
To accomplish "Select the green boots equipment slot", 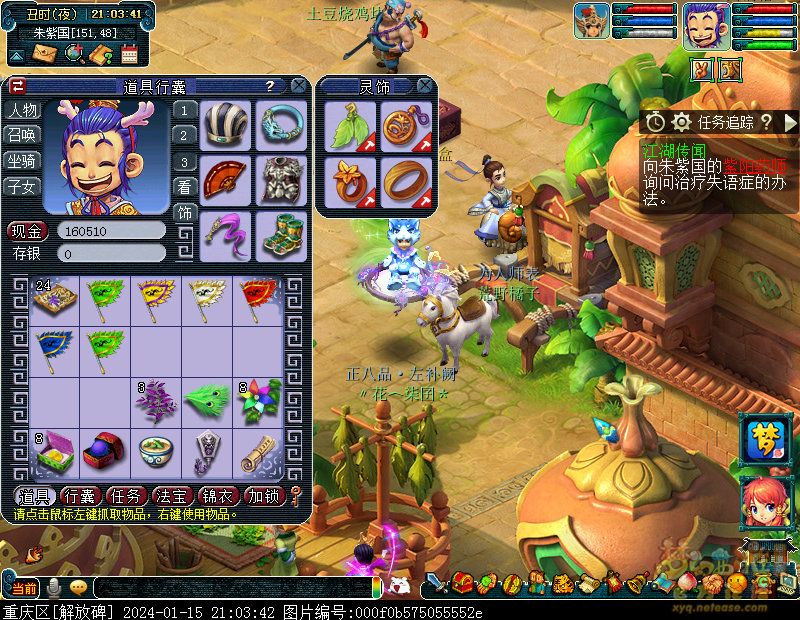I will (x=278, y=234).
